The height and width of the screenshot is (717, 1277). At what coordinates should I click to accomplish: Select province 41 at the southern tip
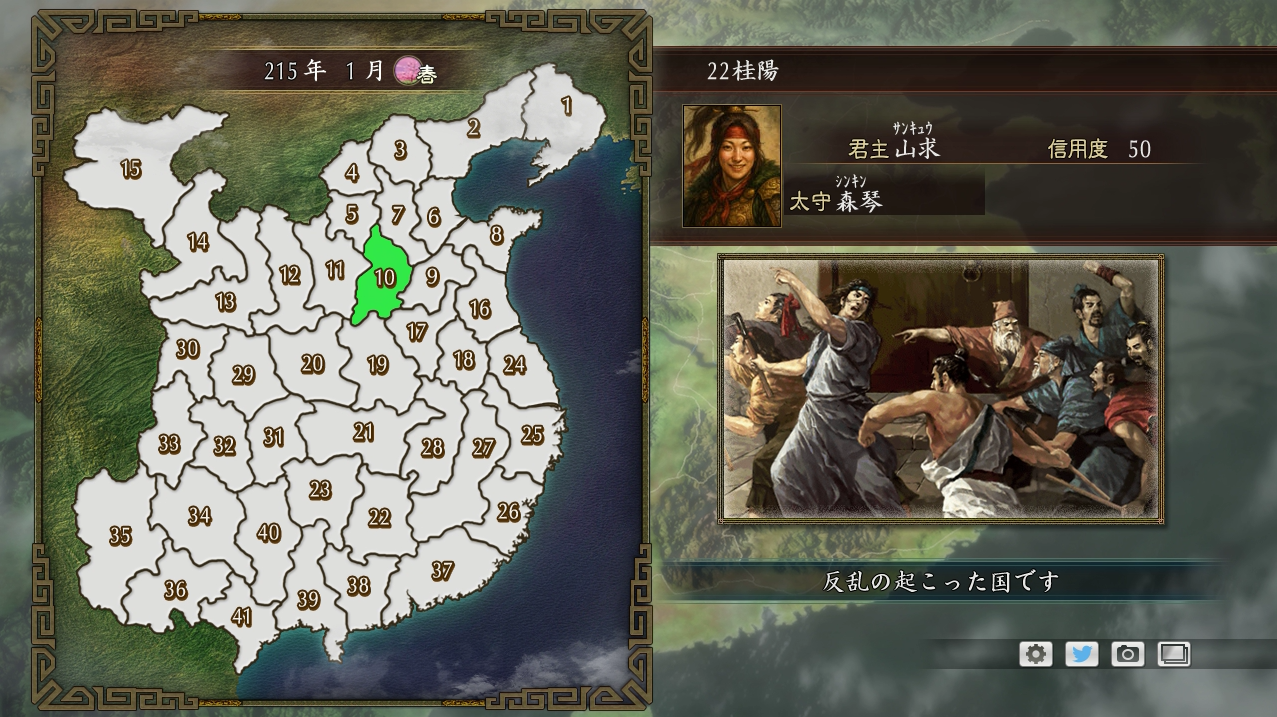241,616
